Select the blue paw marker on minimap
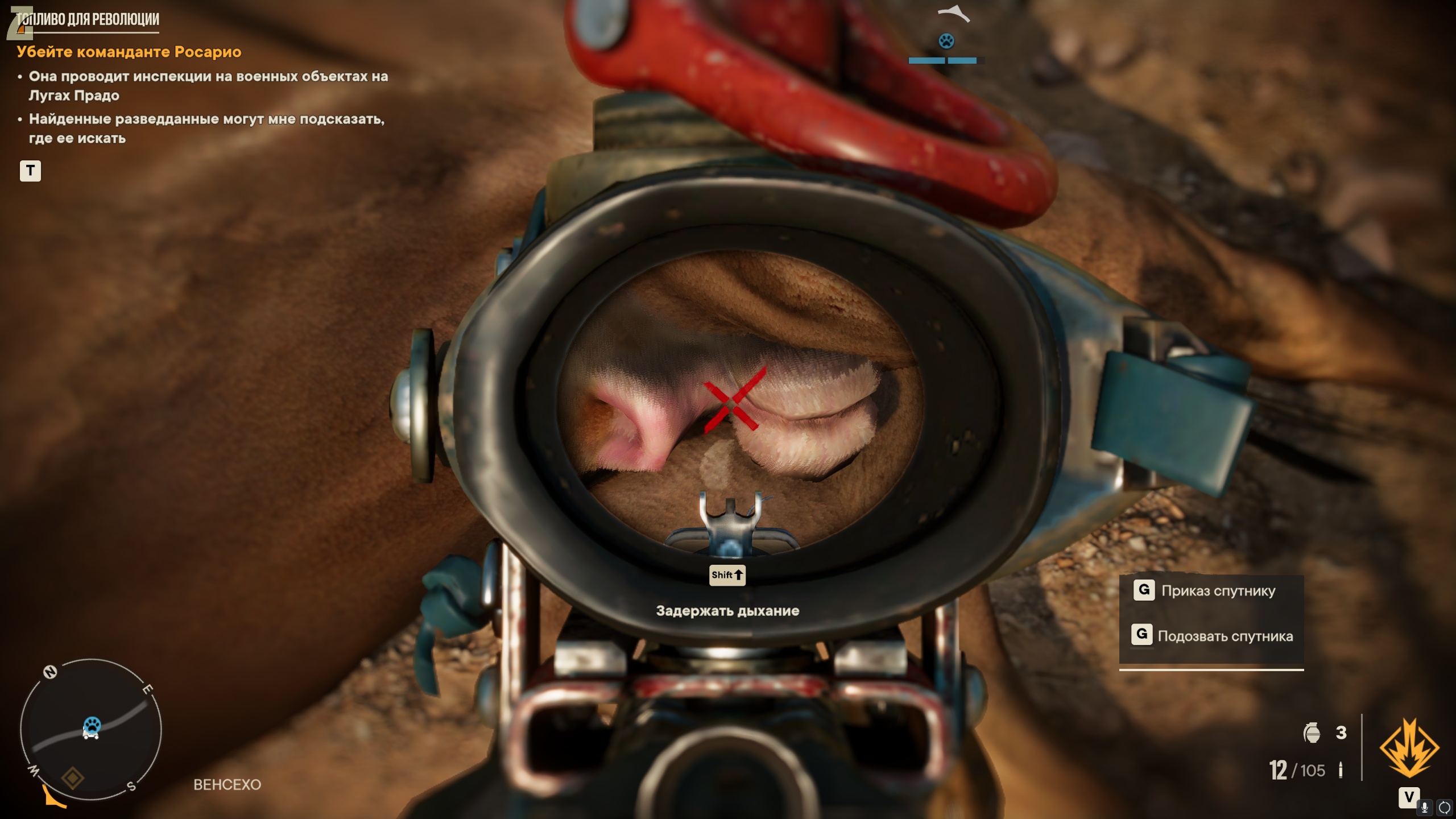The width and height of the screenshot is (1456, 819). (x=92, y=725)
